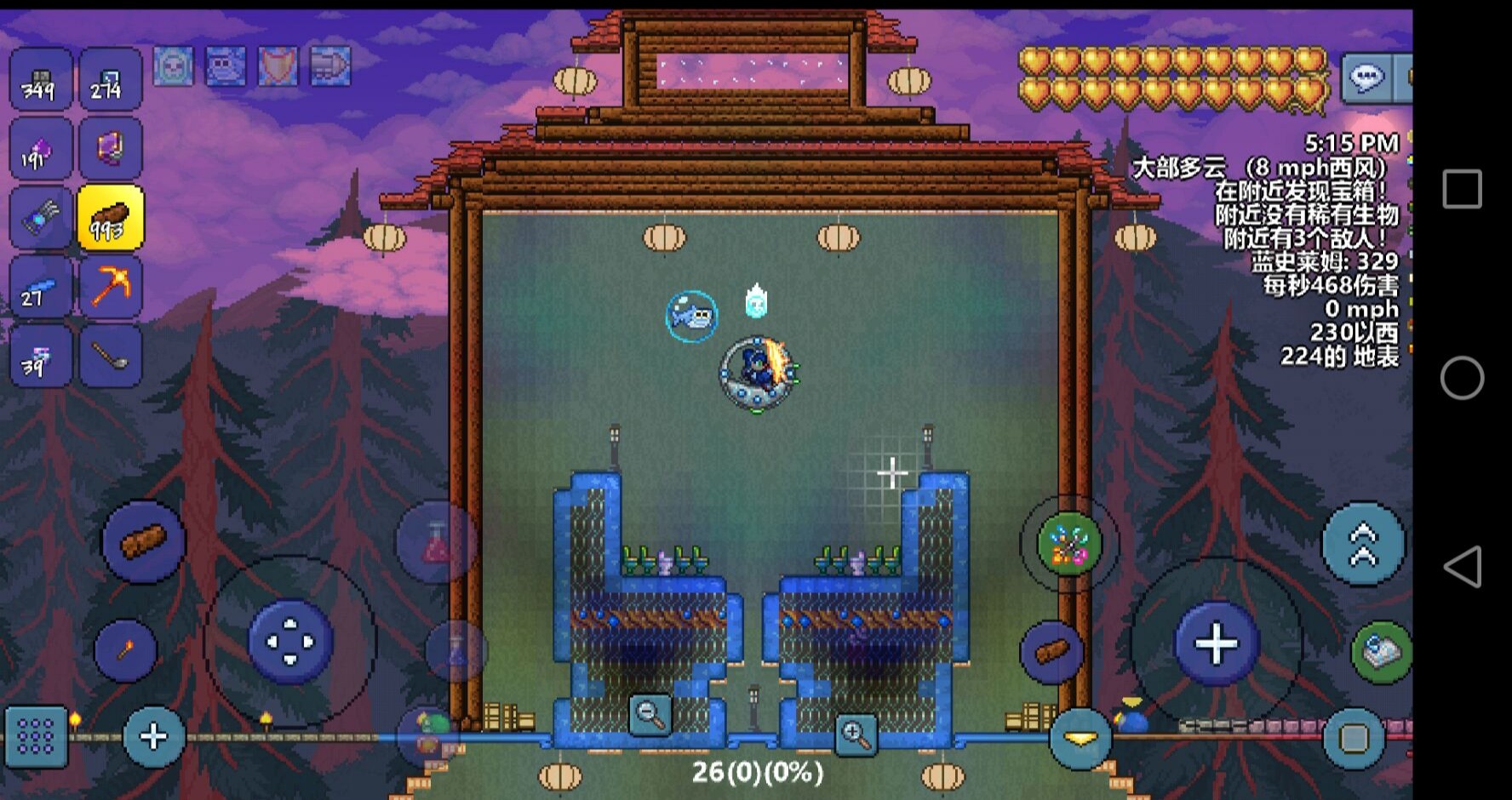Activate the green quick-buff potions button
Viewport: 1512px width, 800px height.
coord(1069,543)
